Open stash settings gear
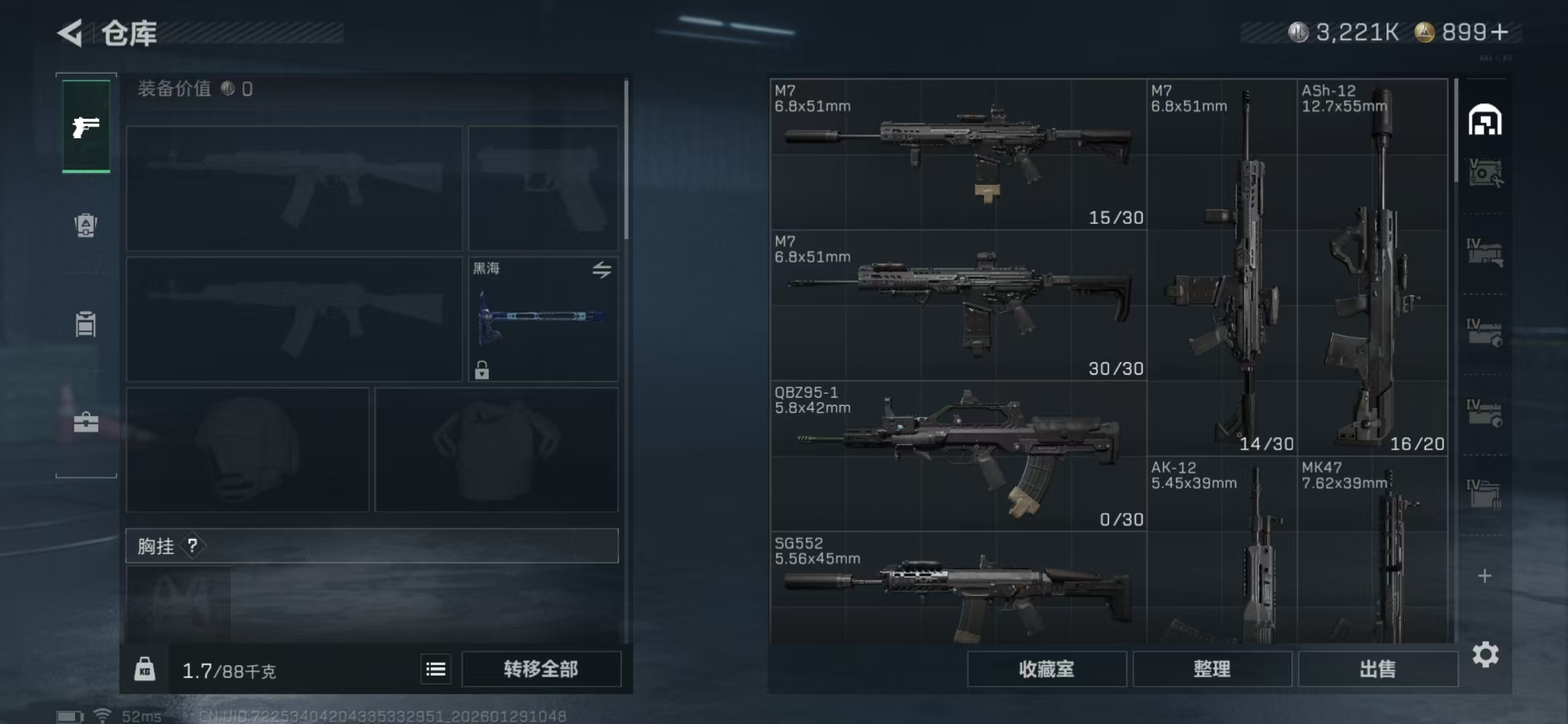1568x724 pixels. pyautogui.click(x=1485, y=654)
